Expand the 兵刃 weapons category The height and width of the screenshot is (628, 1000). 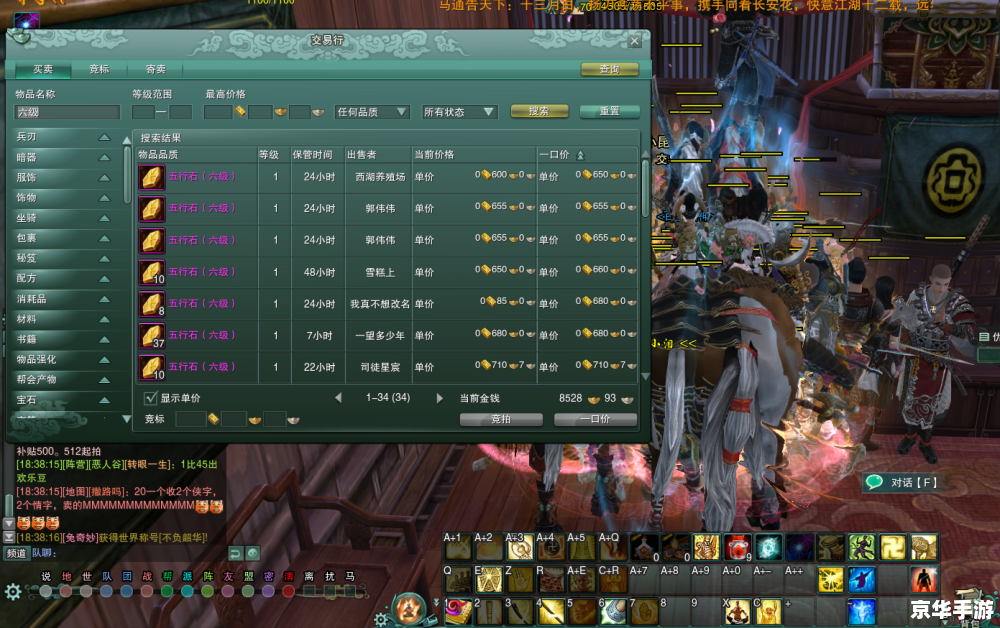click(62, 137)
